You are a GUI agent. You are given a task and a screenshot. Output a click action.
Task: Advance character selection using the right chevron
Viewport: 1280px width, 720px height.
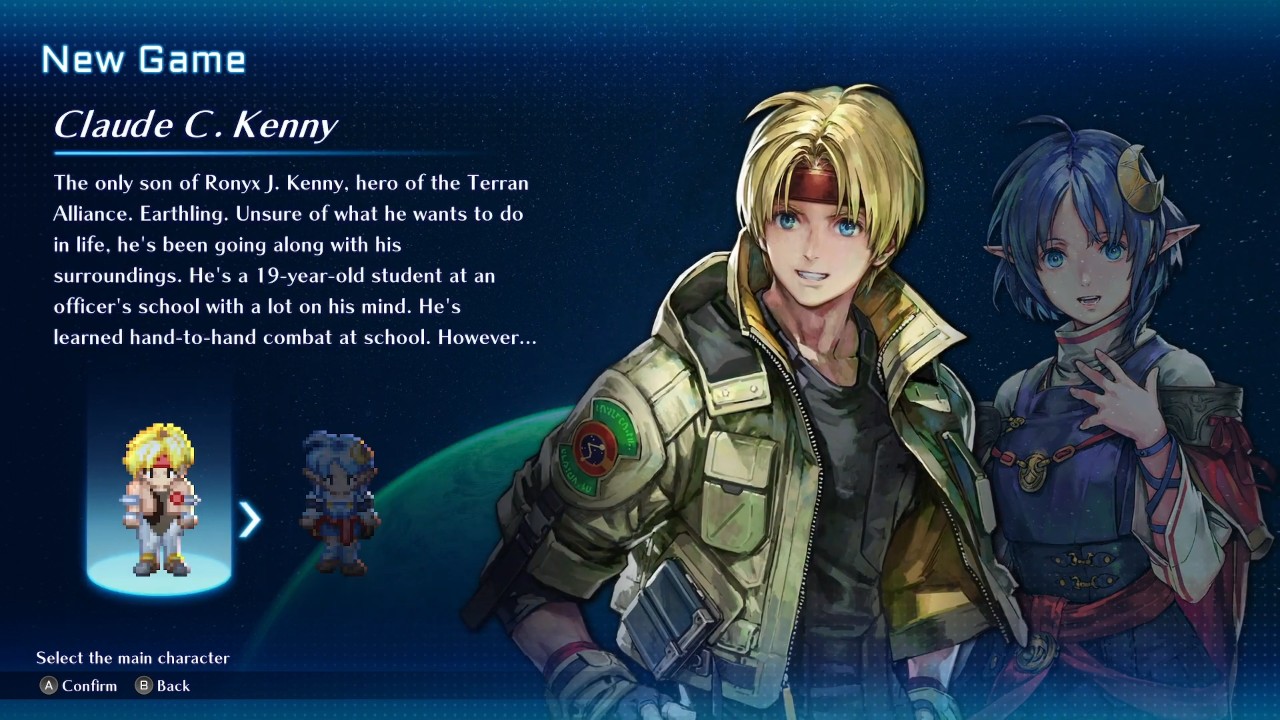[x=249, y=520]
